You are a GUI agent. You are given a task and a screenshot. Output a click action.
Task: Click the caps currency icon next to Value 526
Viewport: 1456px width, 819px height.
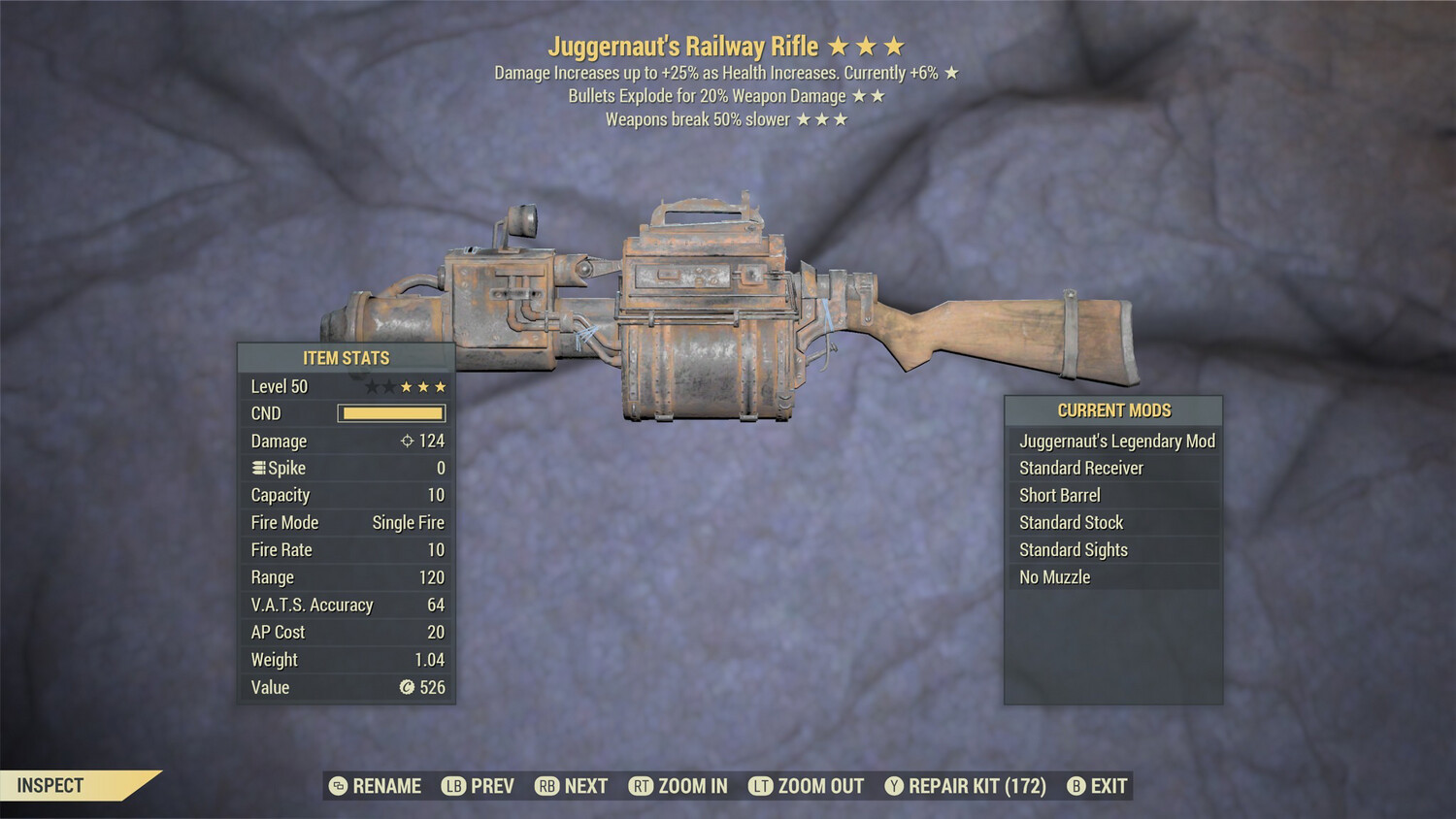(x=405, y=688)
